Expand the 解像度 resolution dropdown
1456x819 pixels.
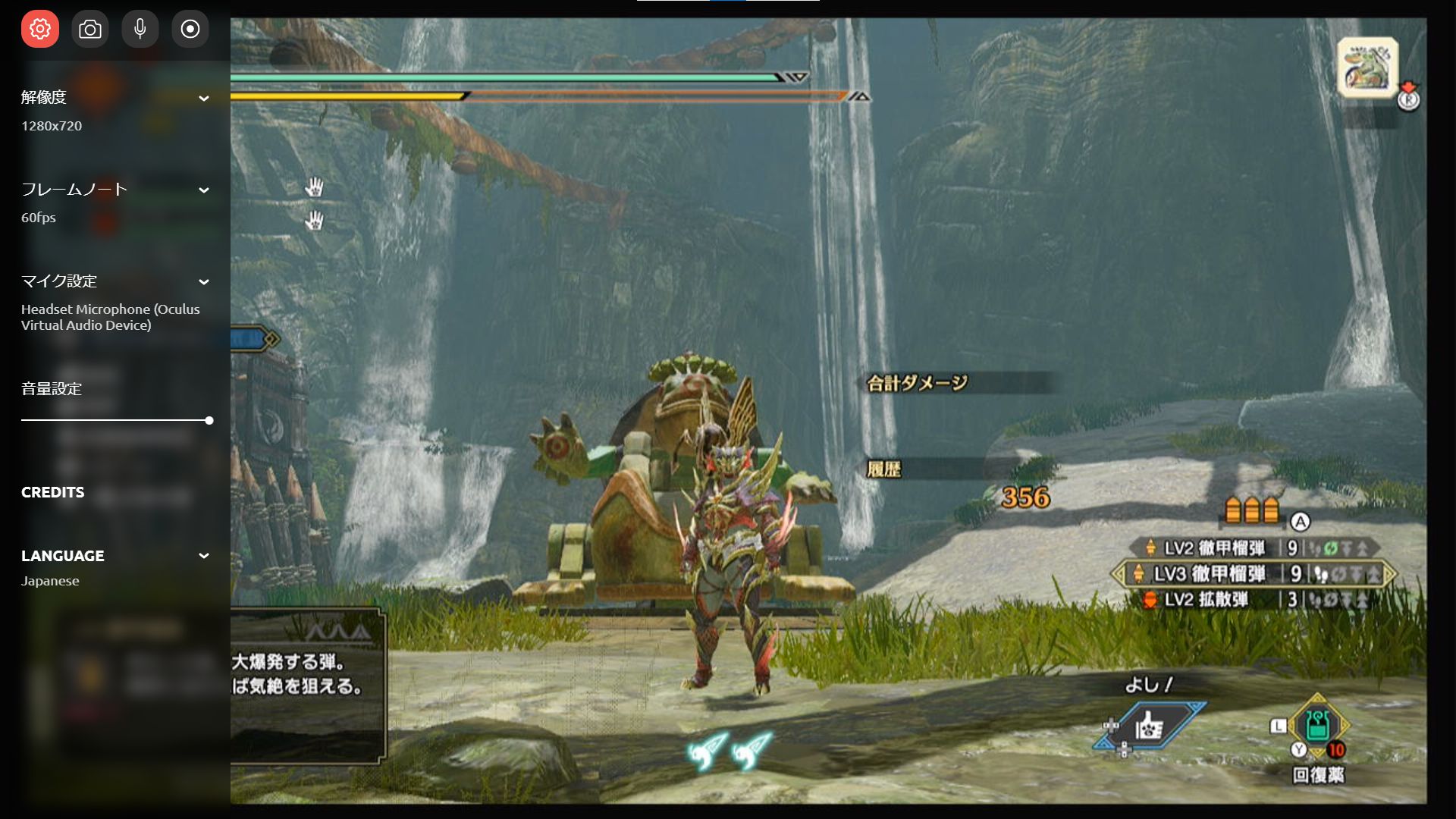click(203, 98)
